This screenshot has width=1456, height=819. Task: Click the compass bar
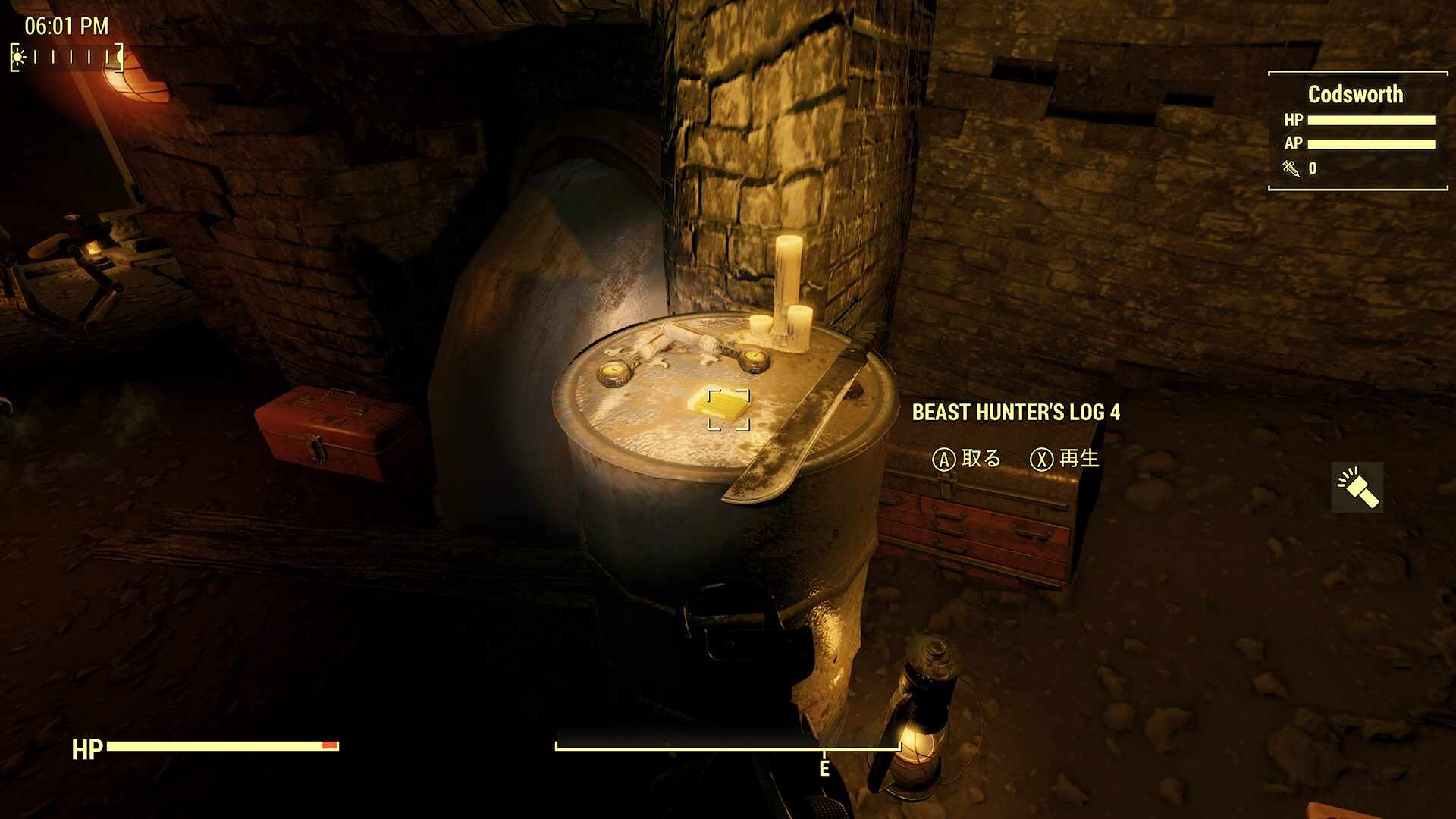click(x=728, y=748)
